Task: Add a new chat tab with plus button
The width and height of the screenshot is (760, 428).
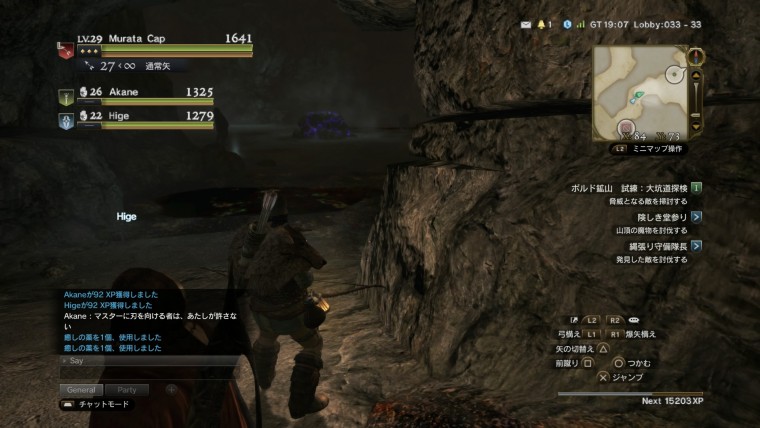Action: (x=170, y=389)
